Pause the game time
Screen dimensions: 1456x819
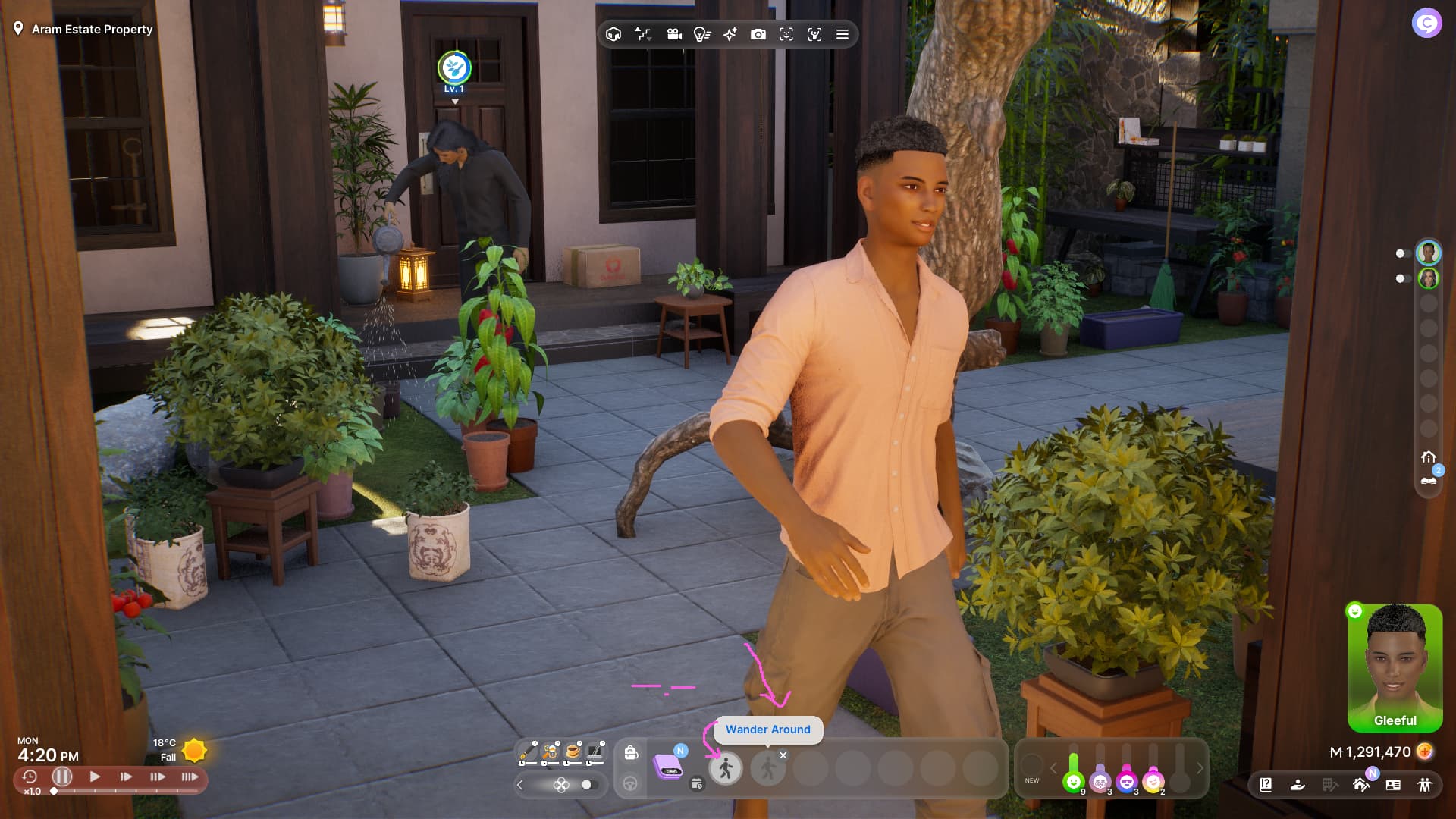[x=62, y=777]
